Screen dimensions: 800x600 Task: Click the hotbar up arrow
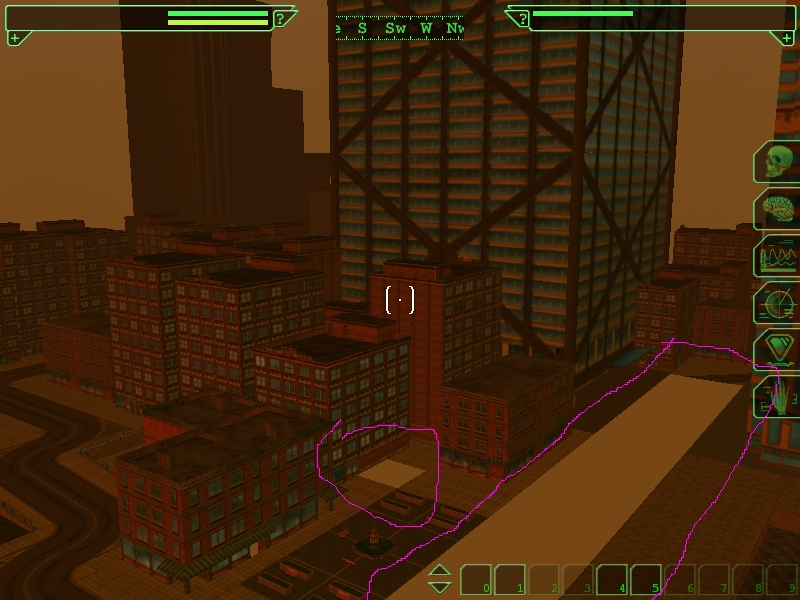[440, 571]
